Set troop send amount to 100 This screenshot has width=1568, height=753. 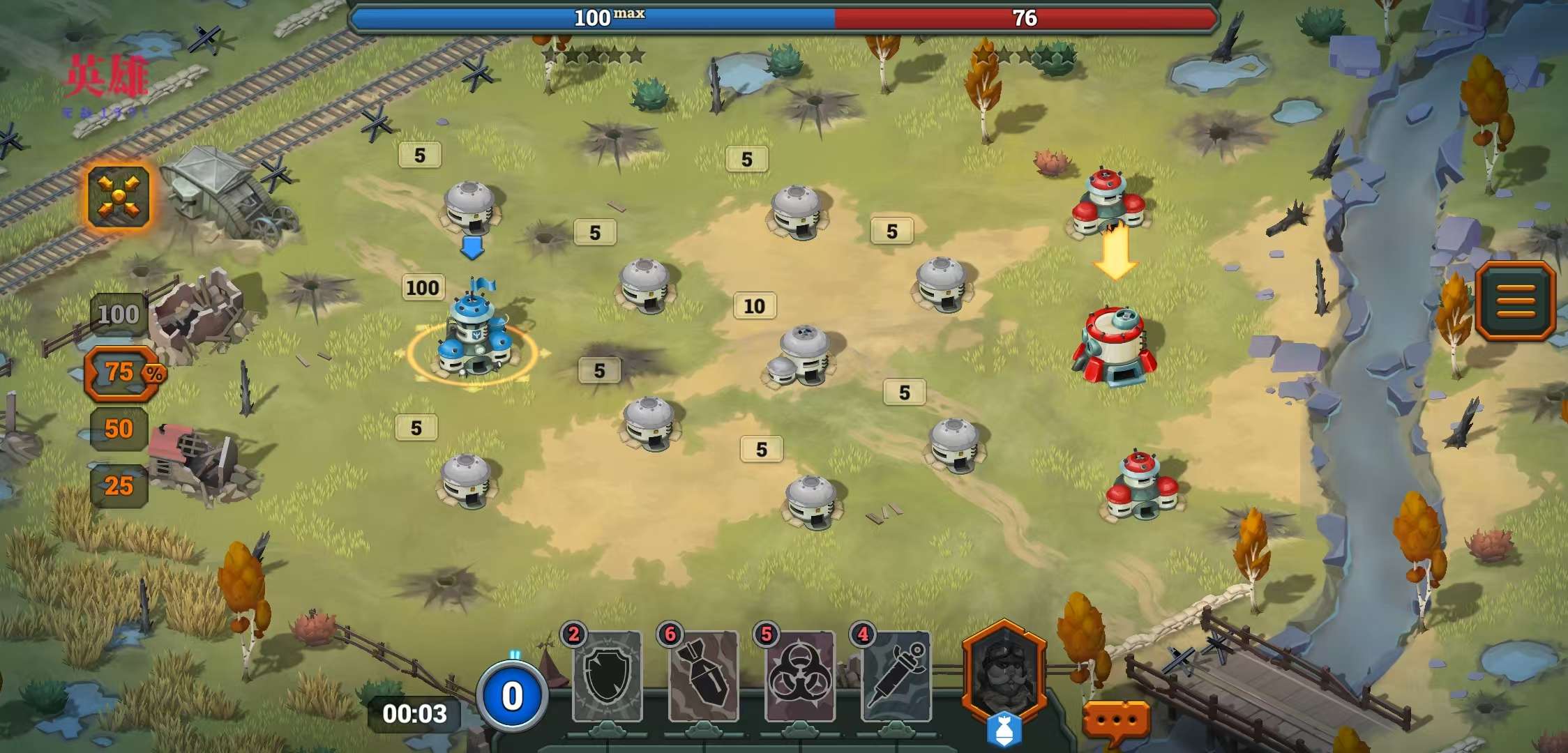[x=118, y=314]
